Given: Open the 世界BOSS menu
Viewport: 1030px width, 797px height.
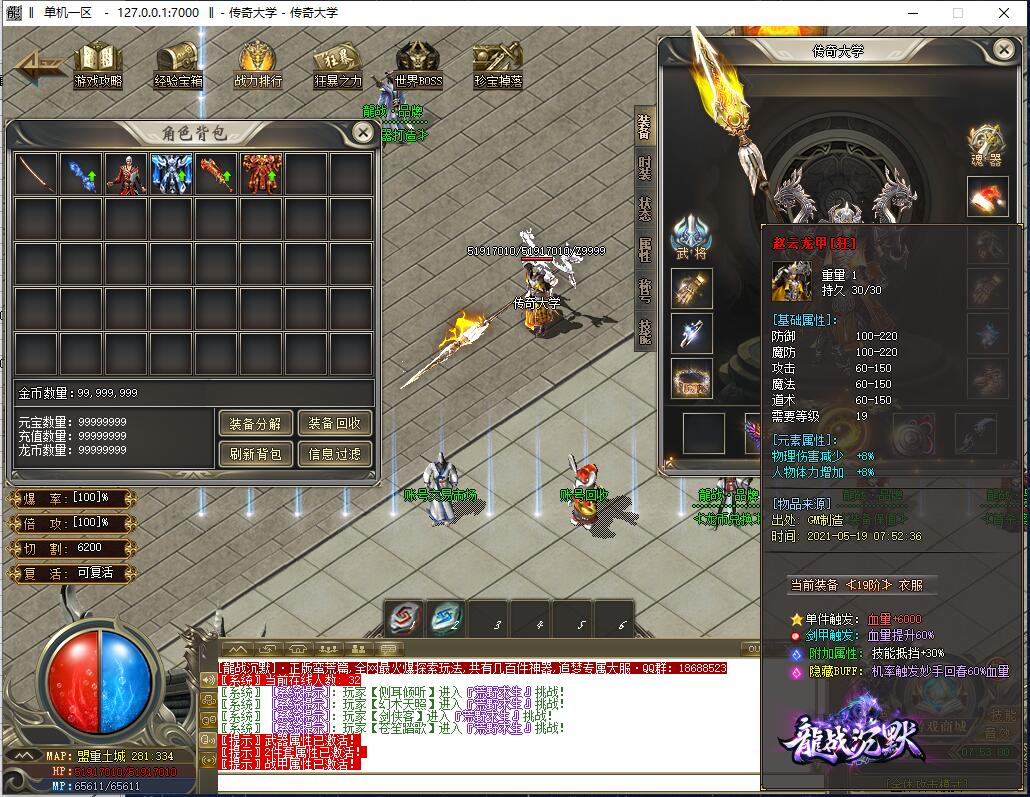Looking at the screenshot, I should pyautogui.click(x=418, y=64).
